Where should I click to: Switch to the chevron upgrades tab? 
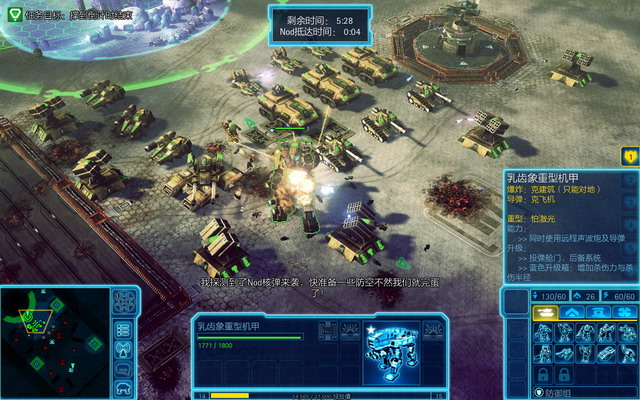[574, 313]
